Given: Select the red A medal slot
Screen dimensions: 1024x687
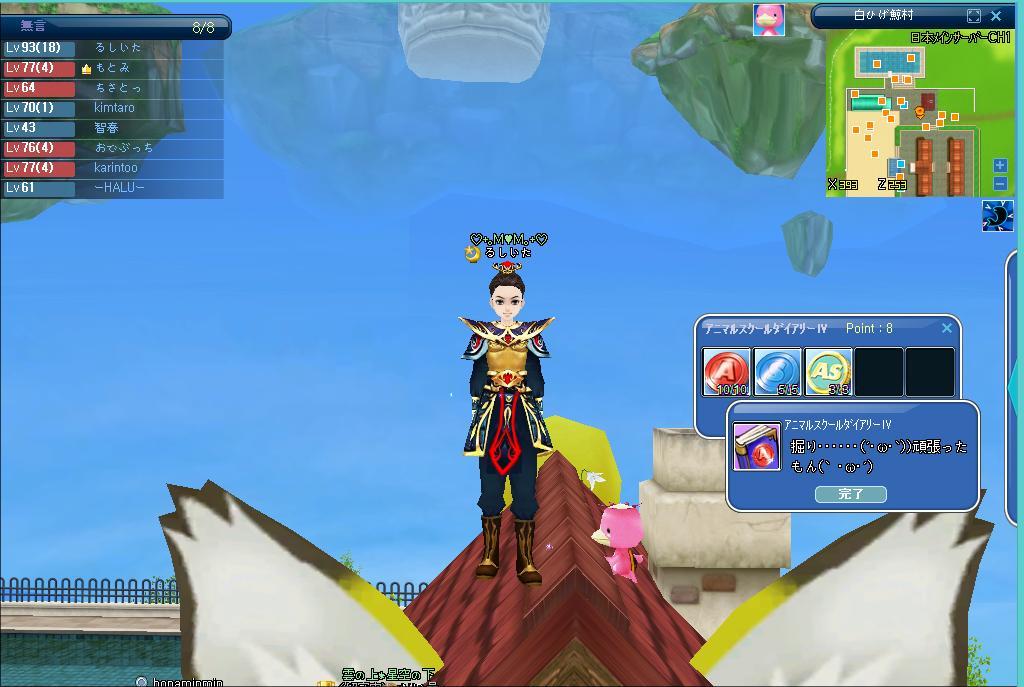Looking at the screenshot, I should point(726,372).
